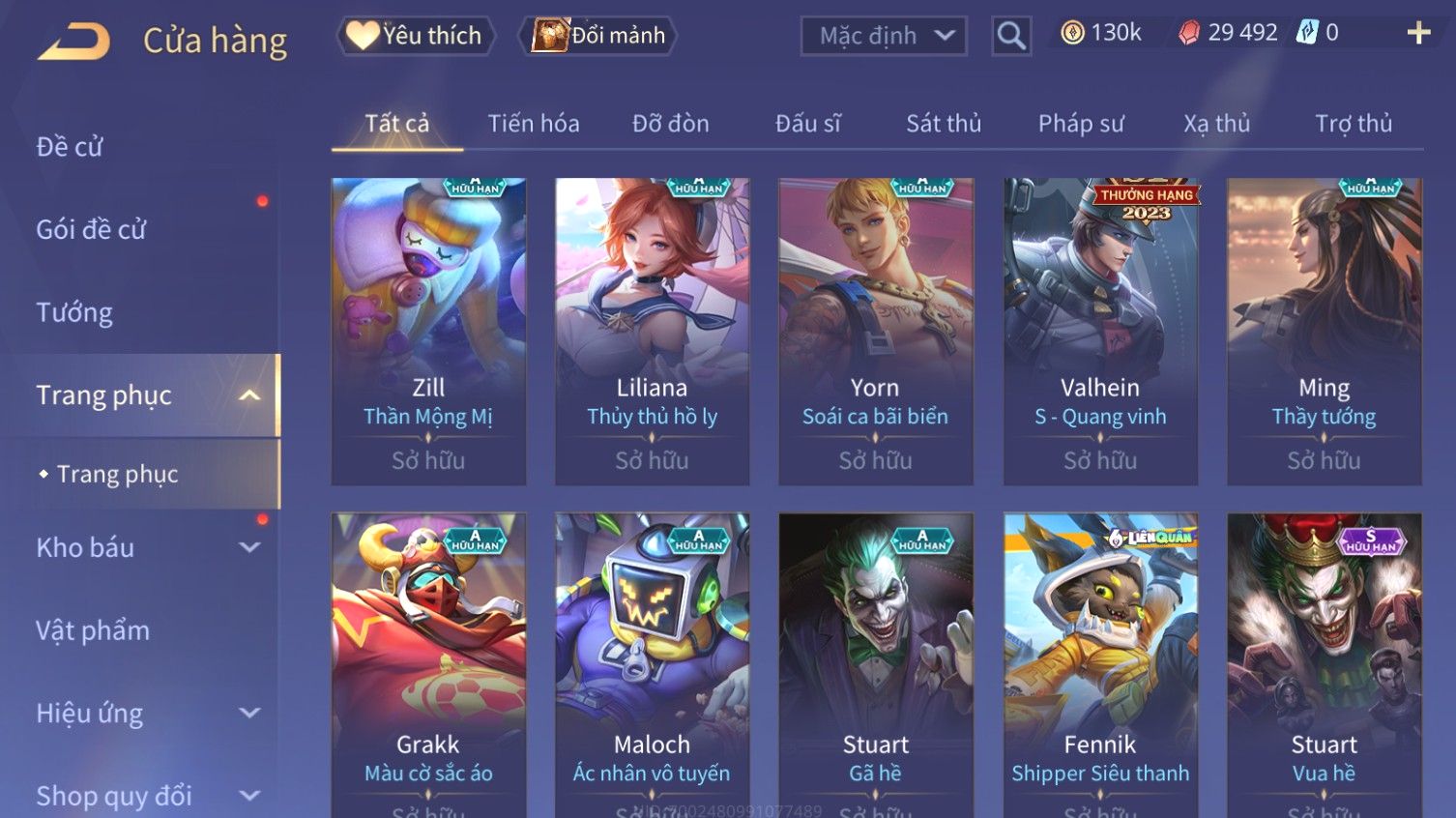
Task: Open the Đổi mảnh exchange
Action: click(599, 36)
